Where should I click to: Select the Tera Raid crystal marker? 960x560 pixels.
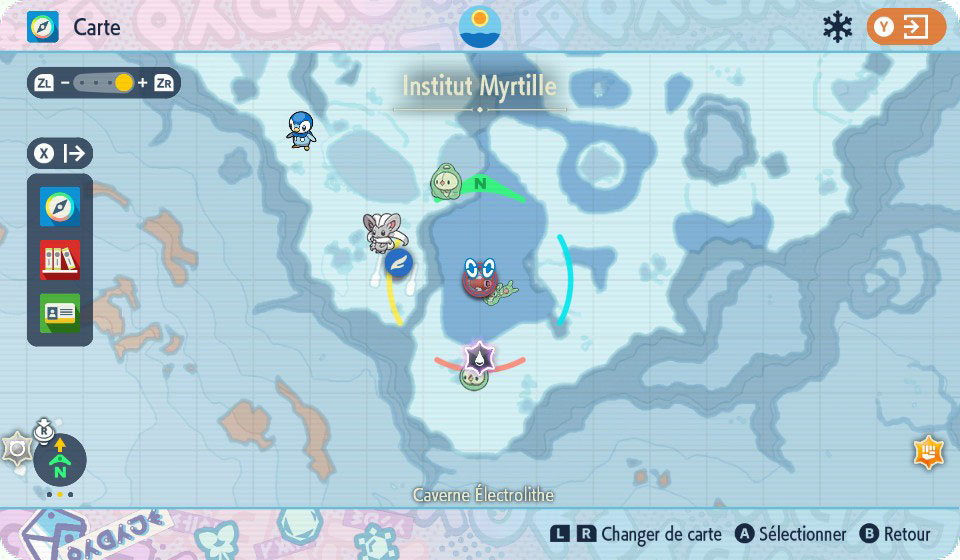(480, 356)
